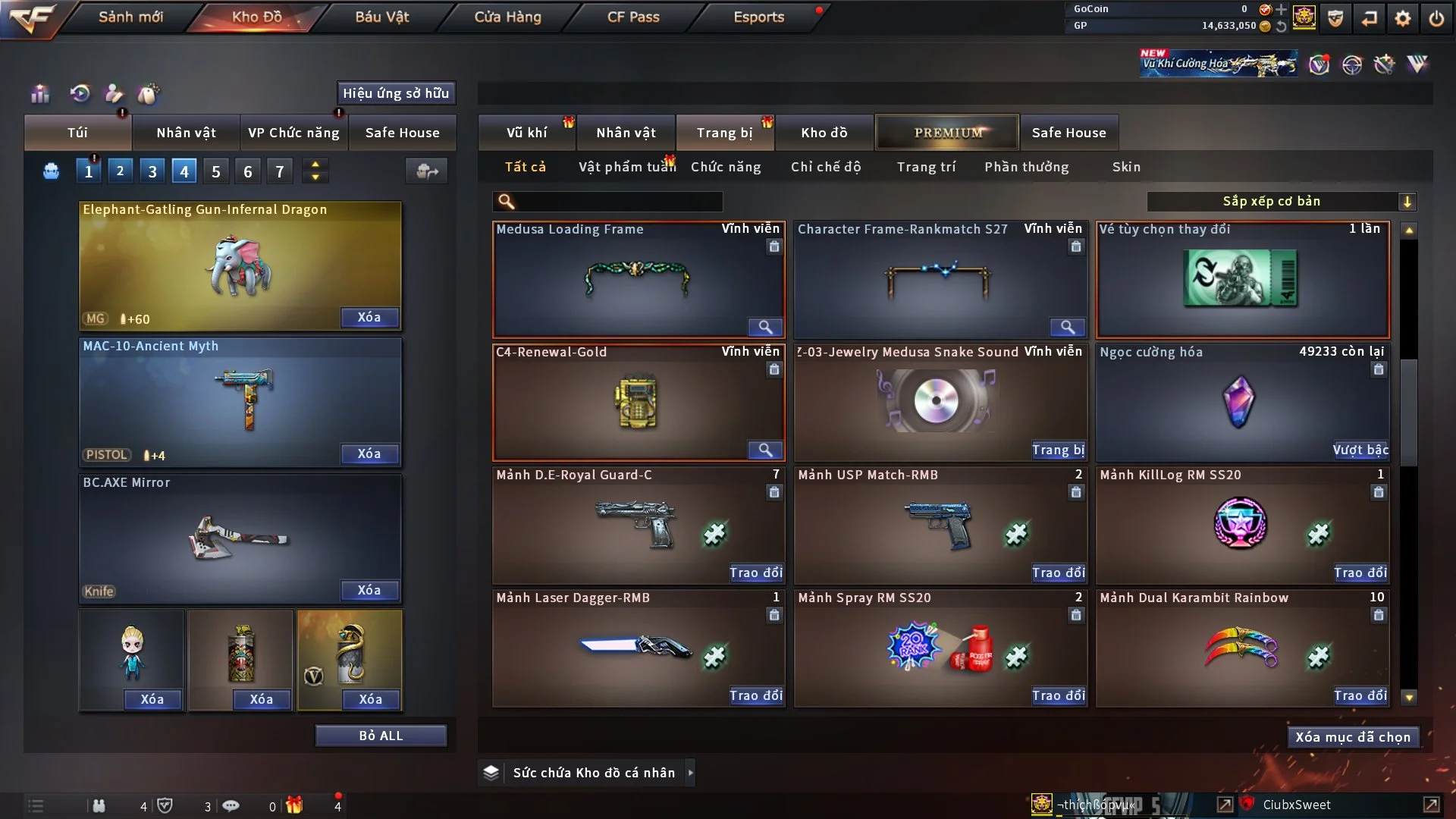Click Xóa mục đã chọn button
Image resolution: width=1456 pixels, height=819 pixels.
(x=1353, y=737)
